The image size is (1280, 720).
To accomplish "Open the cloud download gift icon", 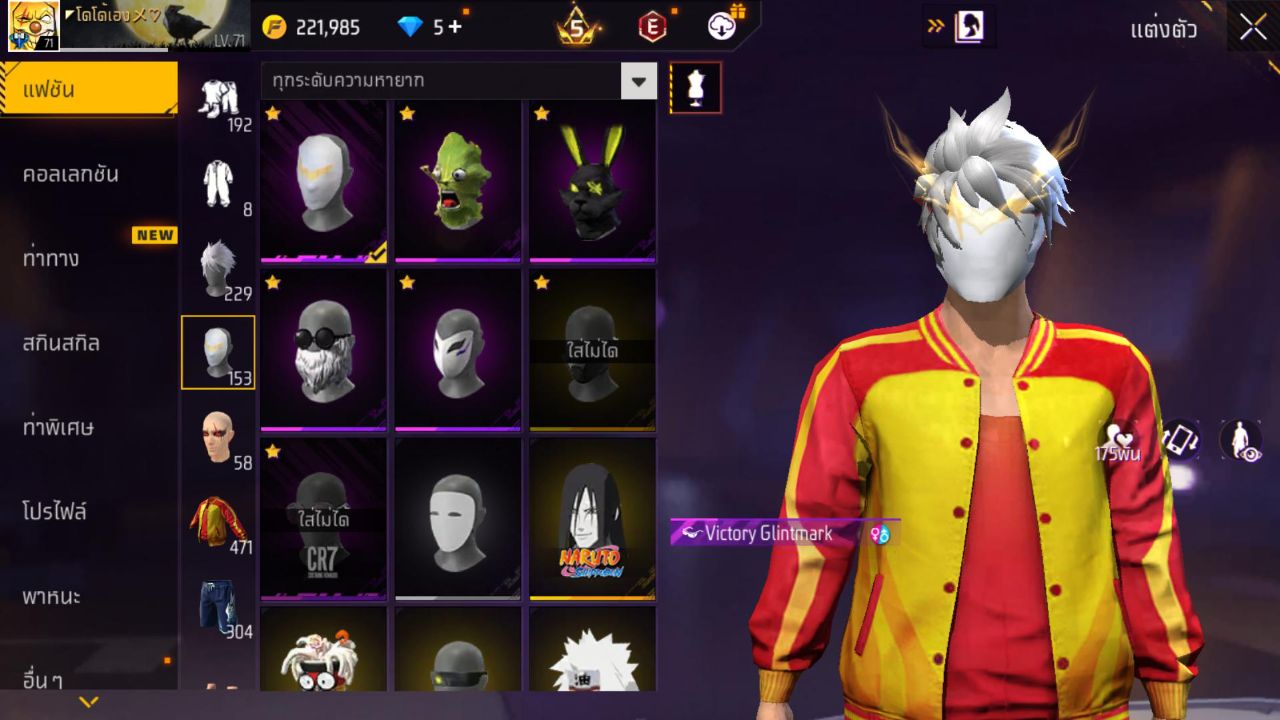I will pyautogui.click(x=723, y=26).
